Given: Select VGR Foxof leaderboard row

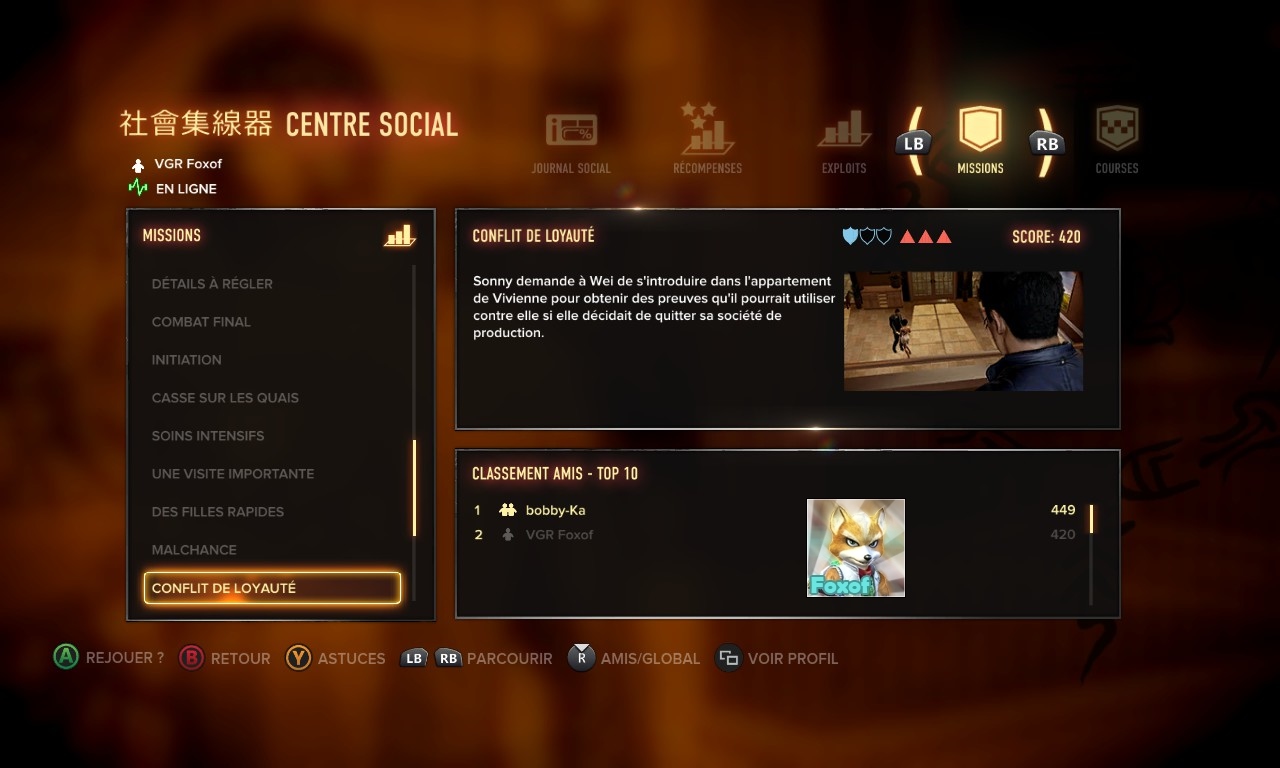Looking at the screenshot, I should click(x=559, y=535).
